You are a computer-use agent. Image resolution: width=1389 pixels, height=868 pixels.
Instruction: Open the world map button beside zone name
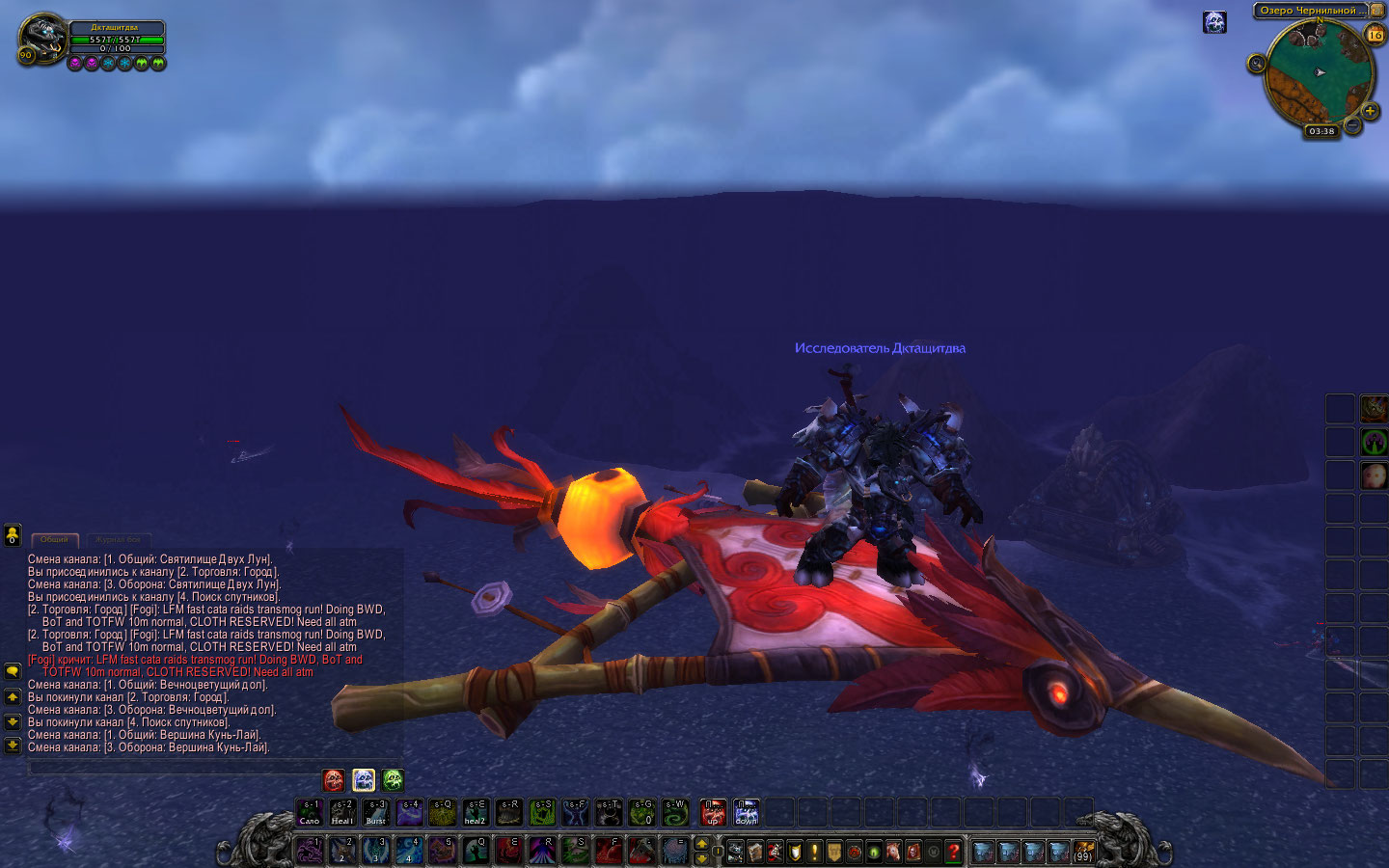1377,11
